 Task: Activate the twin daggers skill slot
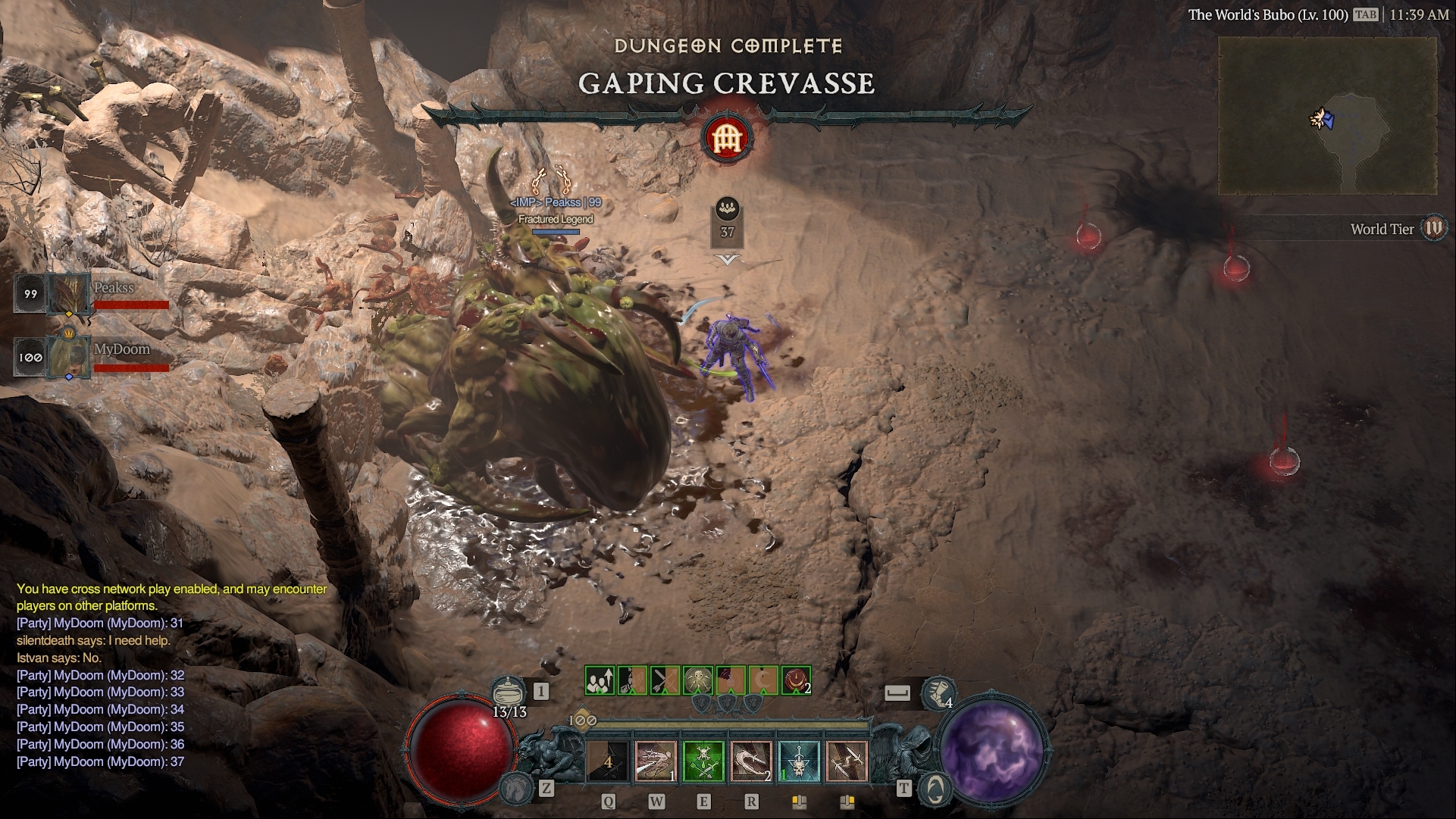click(x=847, y=761)
